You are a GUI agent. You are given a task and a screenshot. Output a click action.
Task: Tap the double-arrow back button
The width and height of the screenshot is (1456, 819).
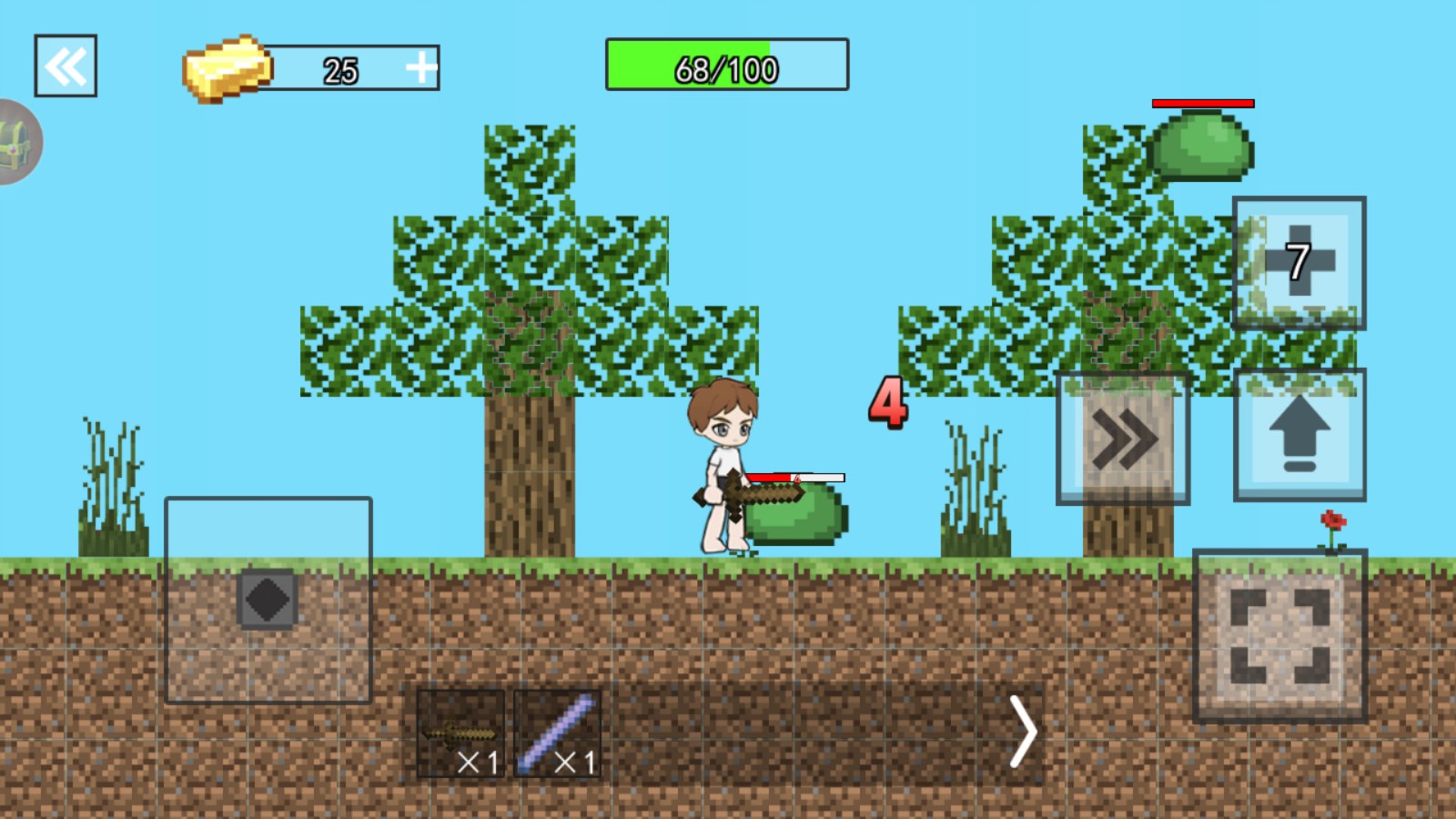(66, 66)
